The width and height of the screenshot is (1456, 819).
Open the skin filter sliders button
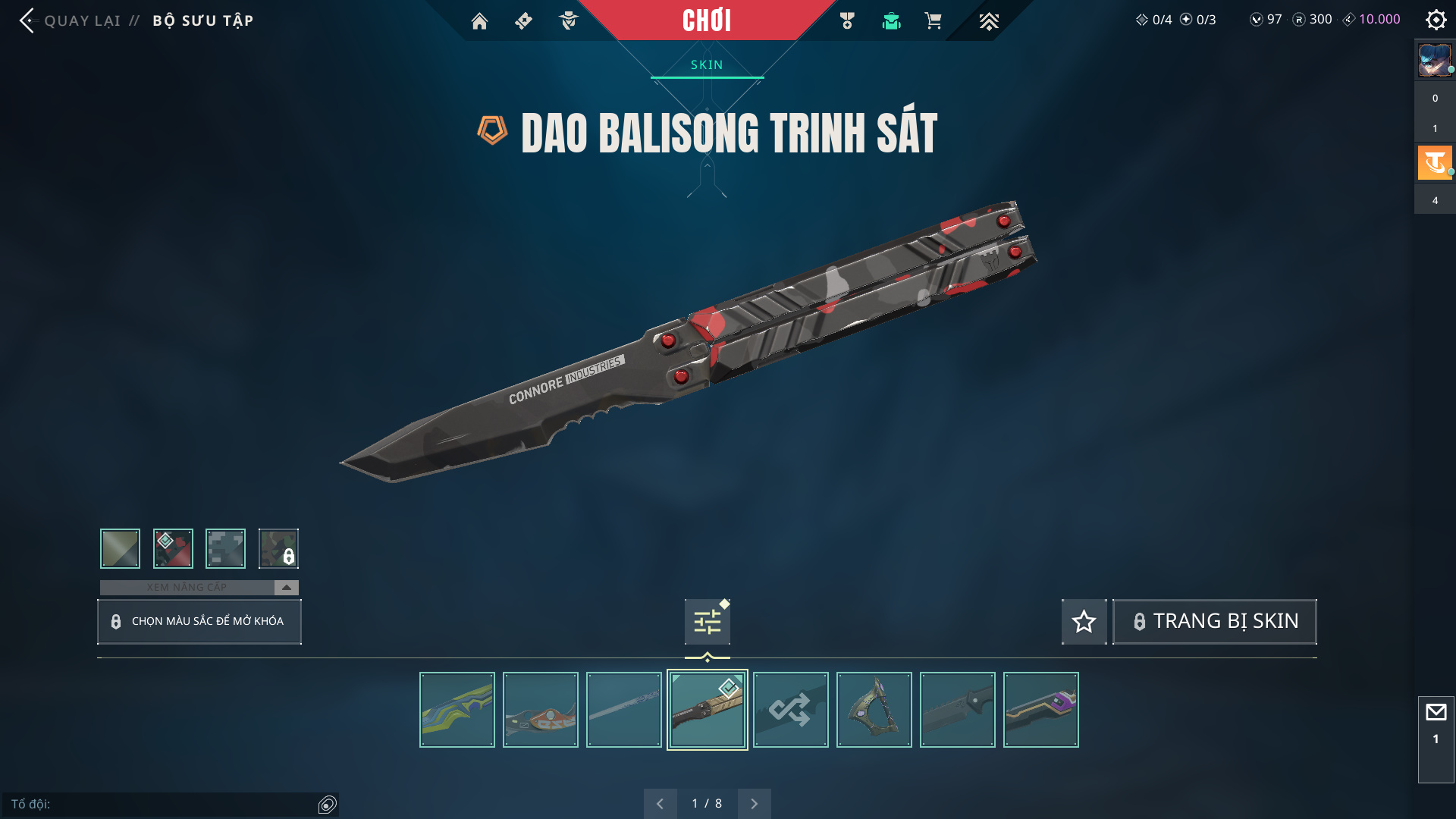707,623
